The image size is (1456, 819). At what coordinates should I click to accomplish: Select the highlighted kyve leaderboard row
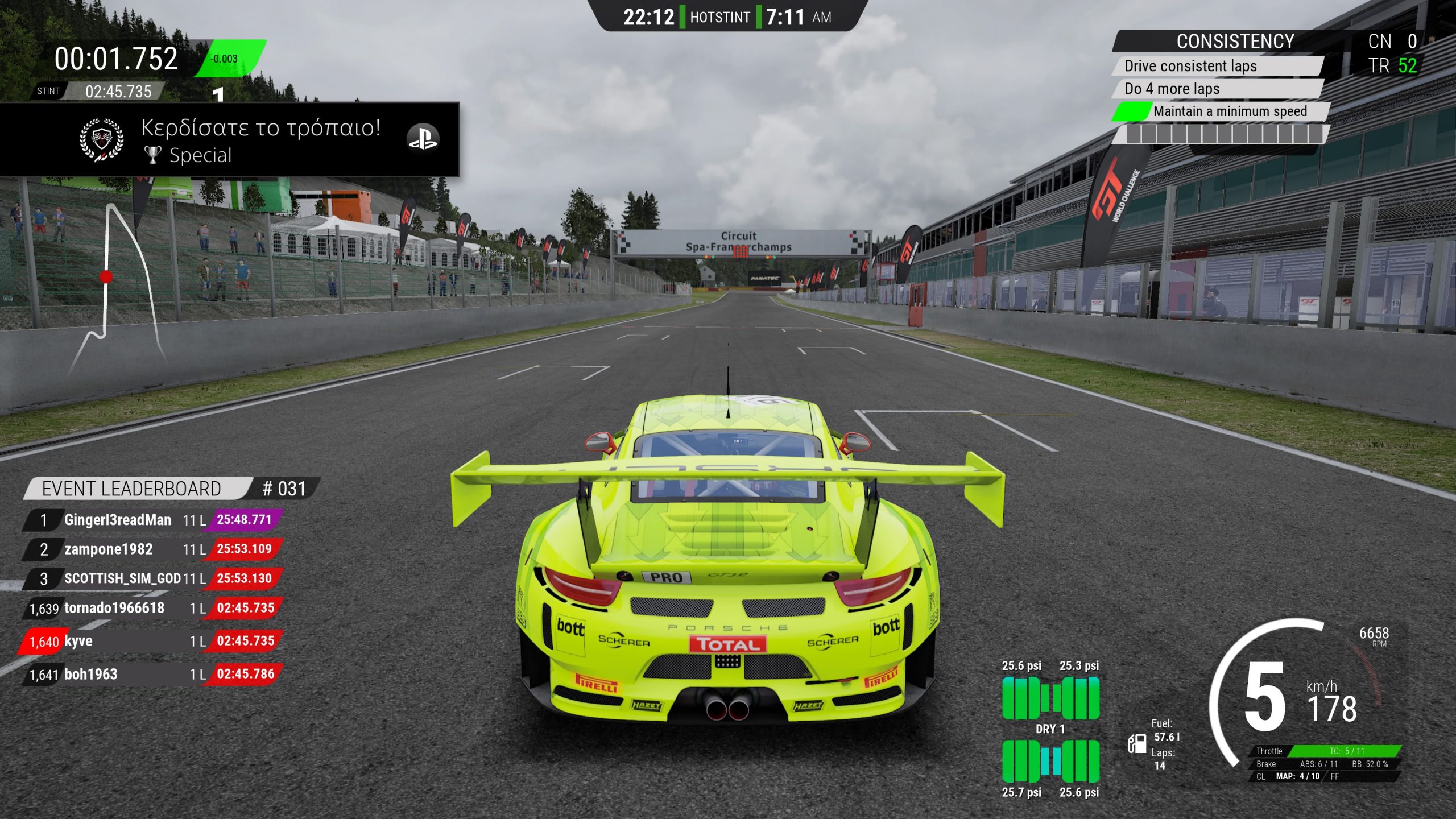(152, 642)
